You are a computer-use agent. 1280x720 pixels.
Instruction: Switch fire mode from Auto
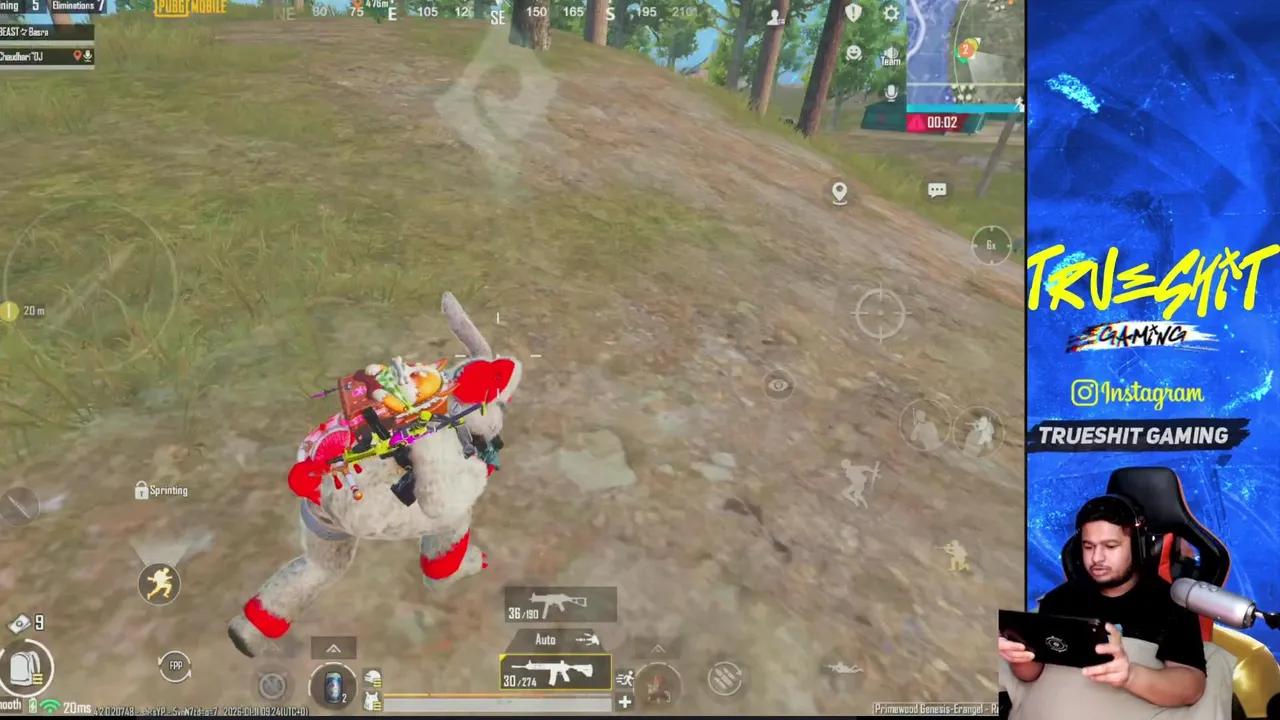(x=545, y=639)
